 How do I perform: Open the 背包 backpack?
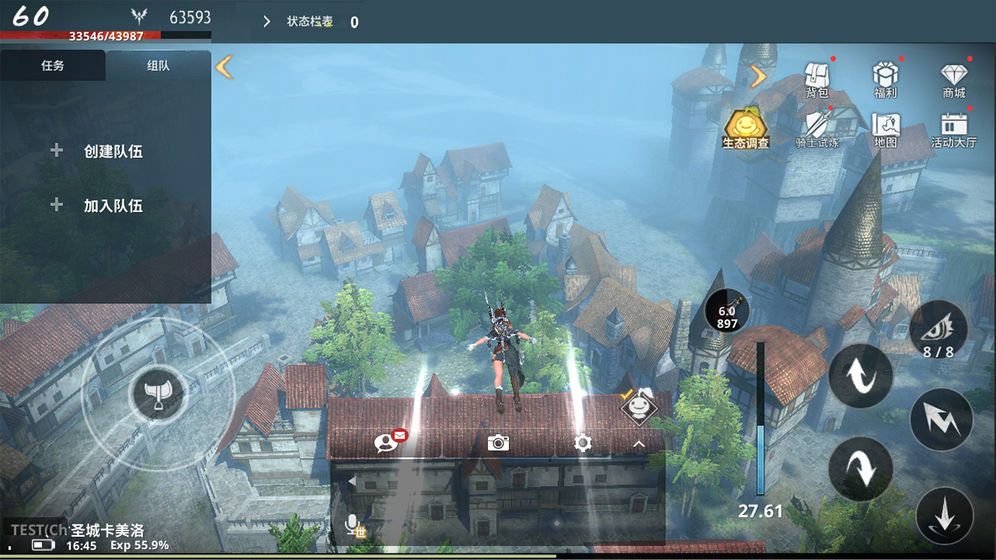(x=817, y=79)
